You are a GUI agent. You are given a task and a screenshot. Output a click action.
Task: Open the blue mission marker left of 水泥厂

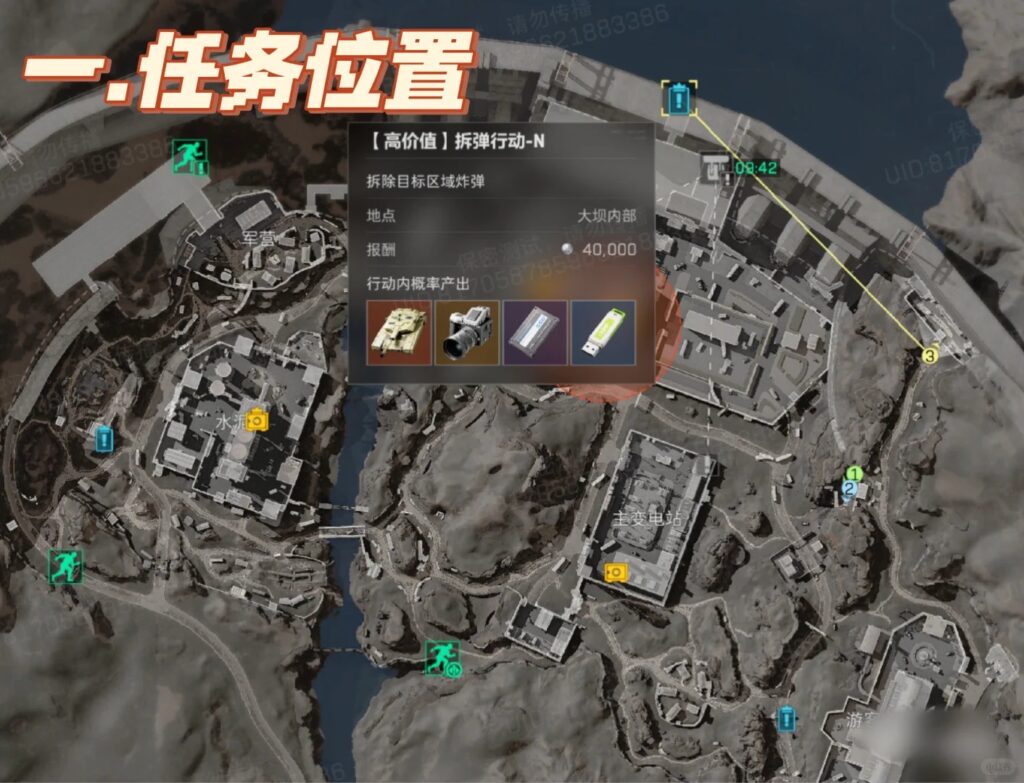[103, 437]
